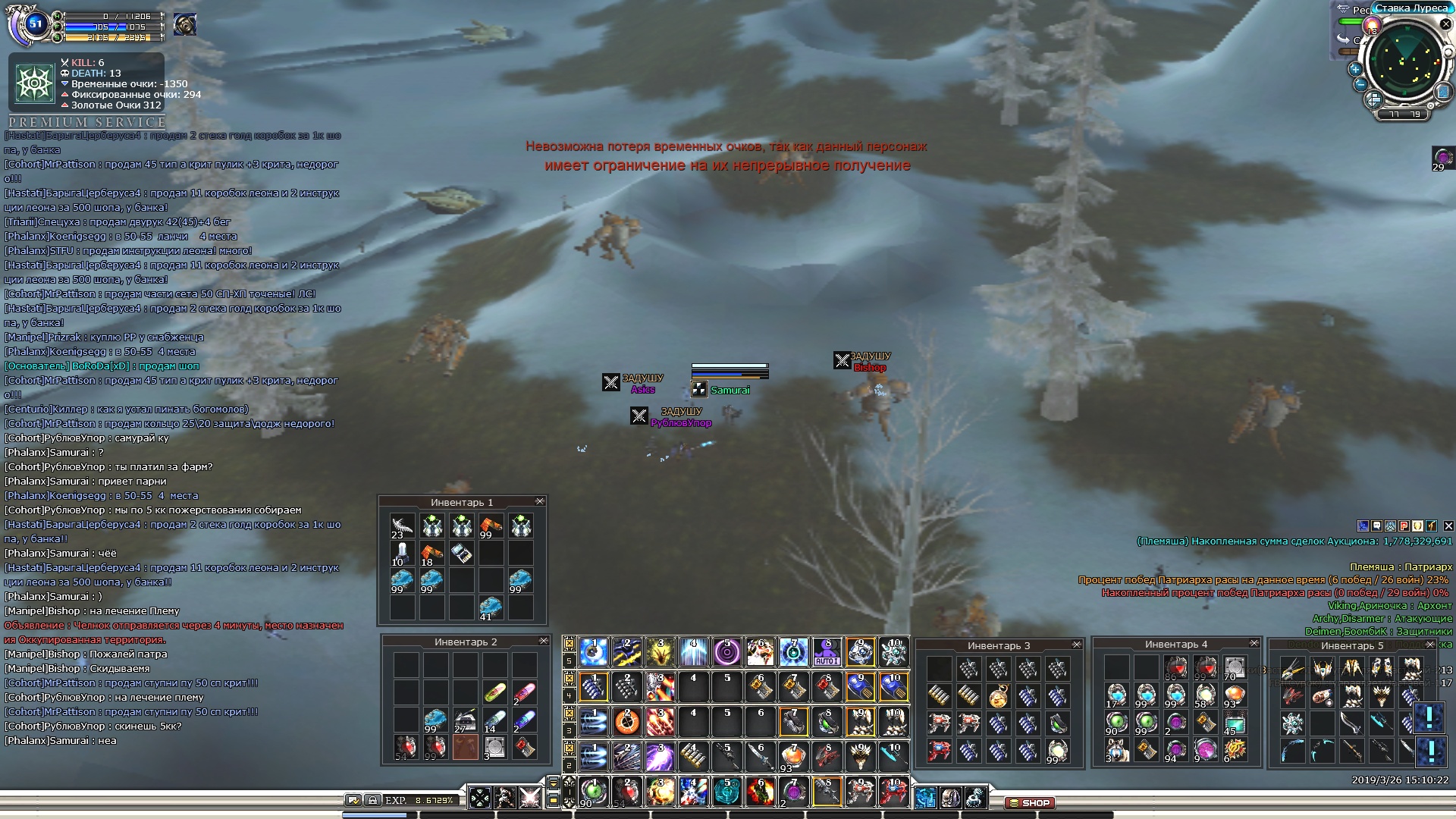Select the yellow-green capsule in Инвентарь 2
The width and height of the screenshot is (1456, 819).
tap(494, 692)
